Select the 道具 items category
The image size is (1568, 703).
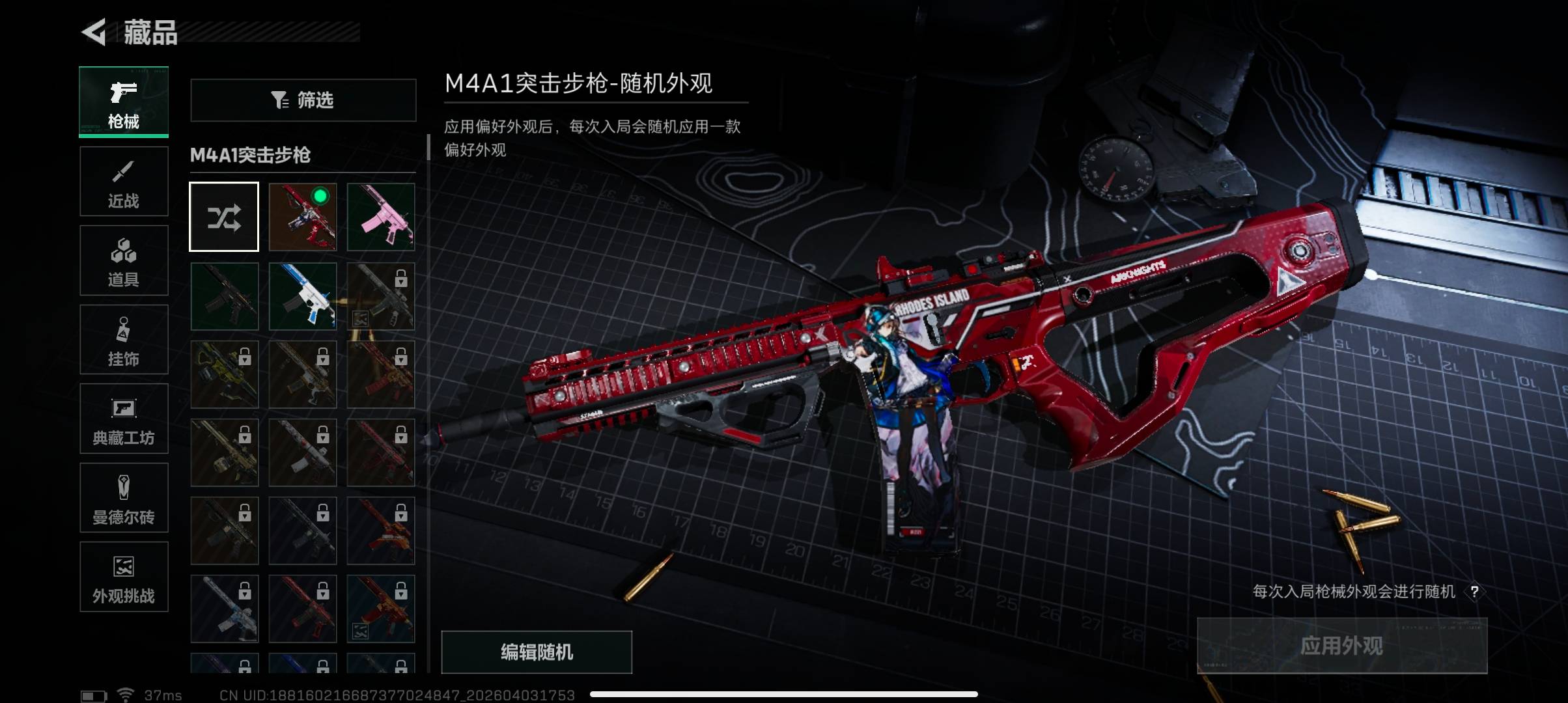[x=124, y=260]
